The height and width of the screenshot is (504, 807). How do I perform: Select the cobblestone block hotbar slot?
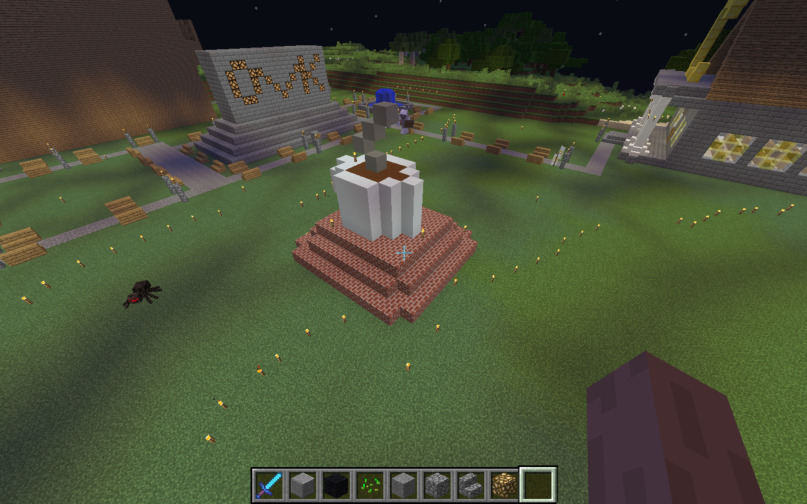437,486
